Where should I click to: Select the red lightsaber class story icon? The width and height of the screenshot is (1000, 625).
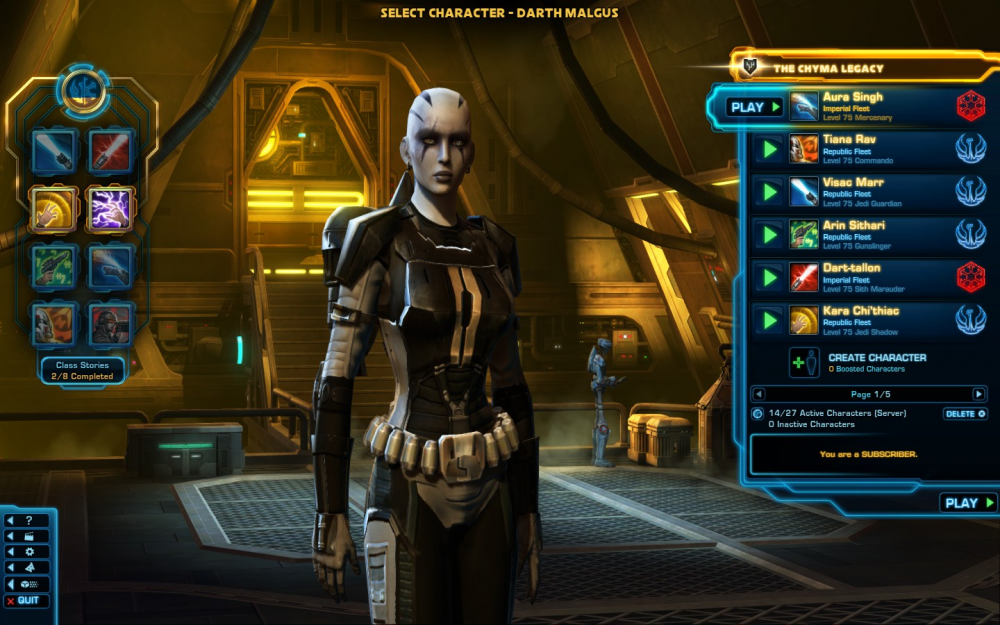click(110, 152)
